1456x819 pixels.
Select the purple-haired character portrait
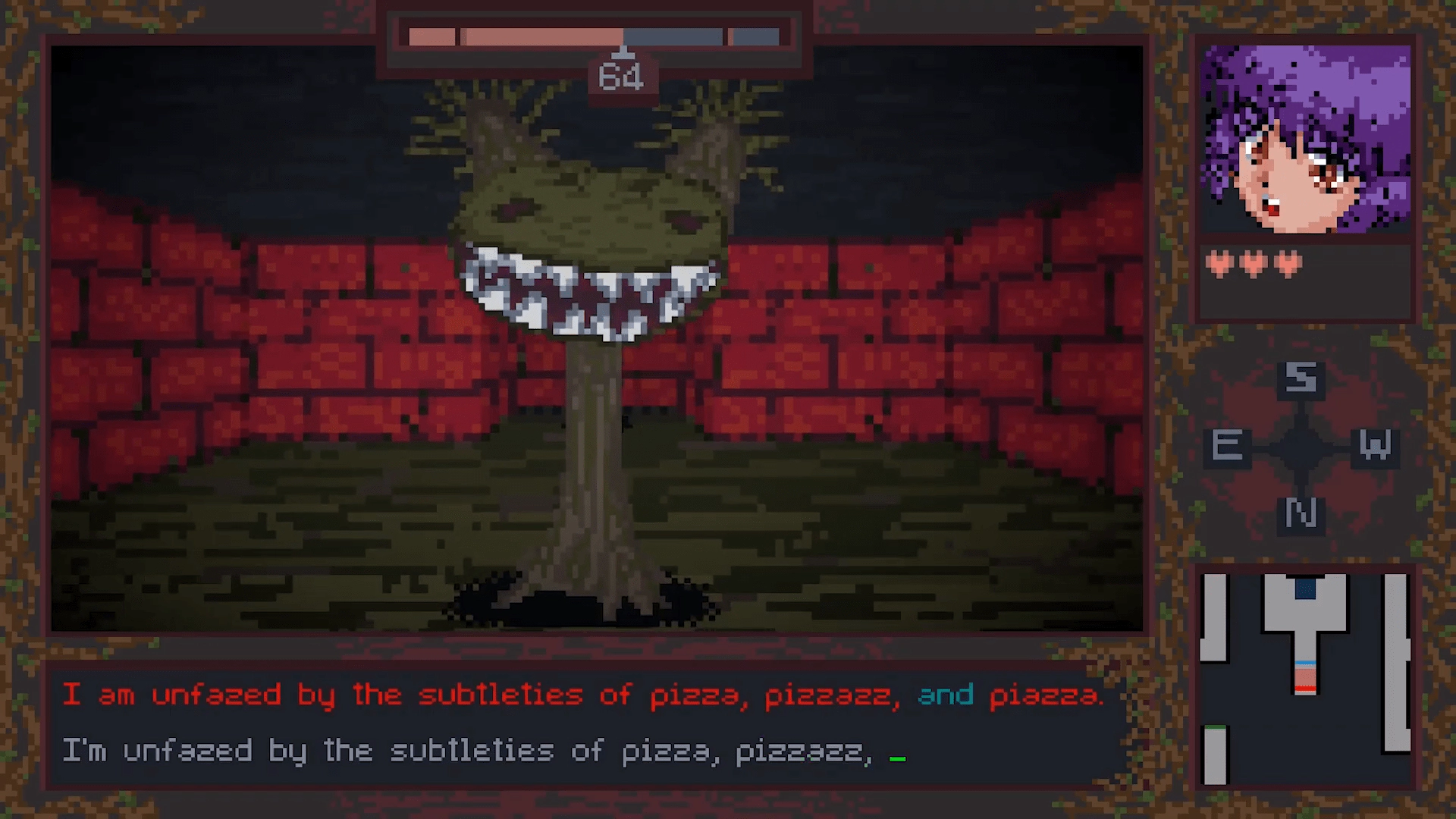coord(1306,140)
